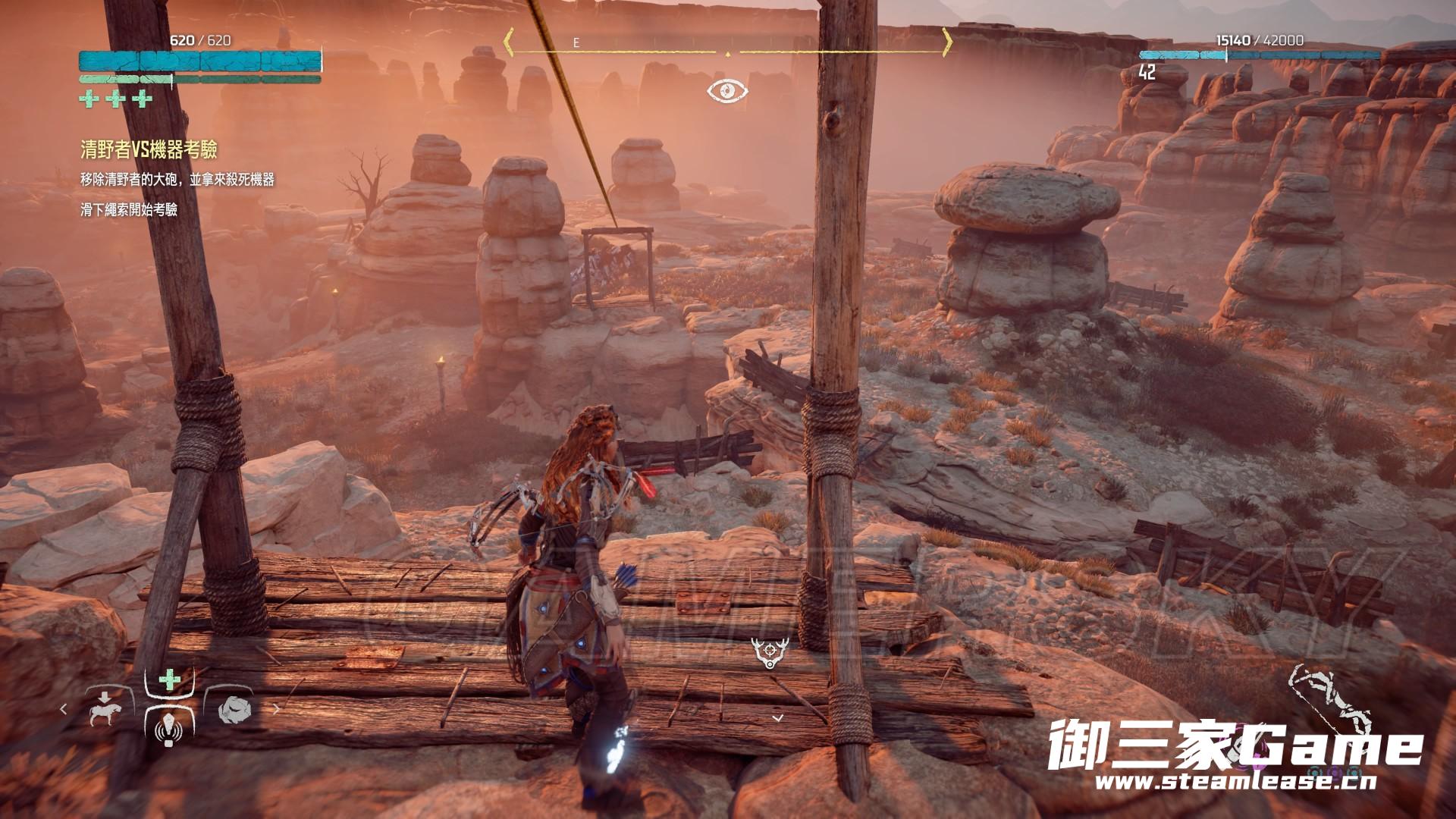Screen dimensions: 1456x819
Task: Cycle tools with the right arrow
Action: [276, 709]
